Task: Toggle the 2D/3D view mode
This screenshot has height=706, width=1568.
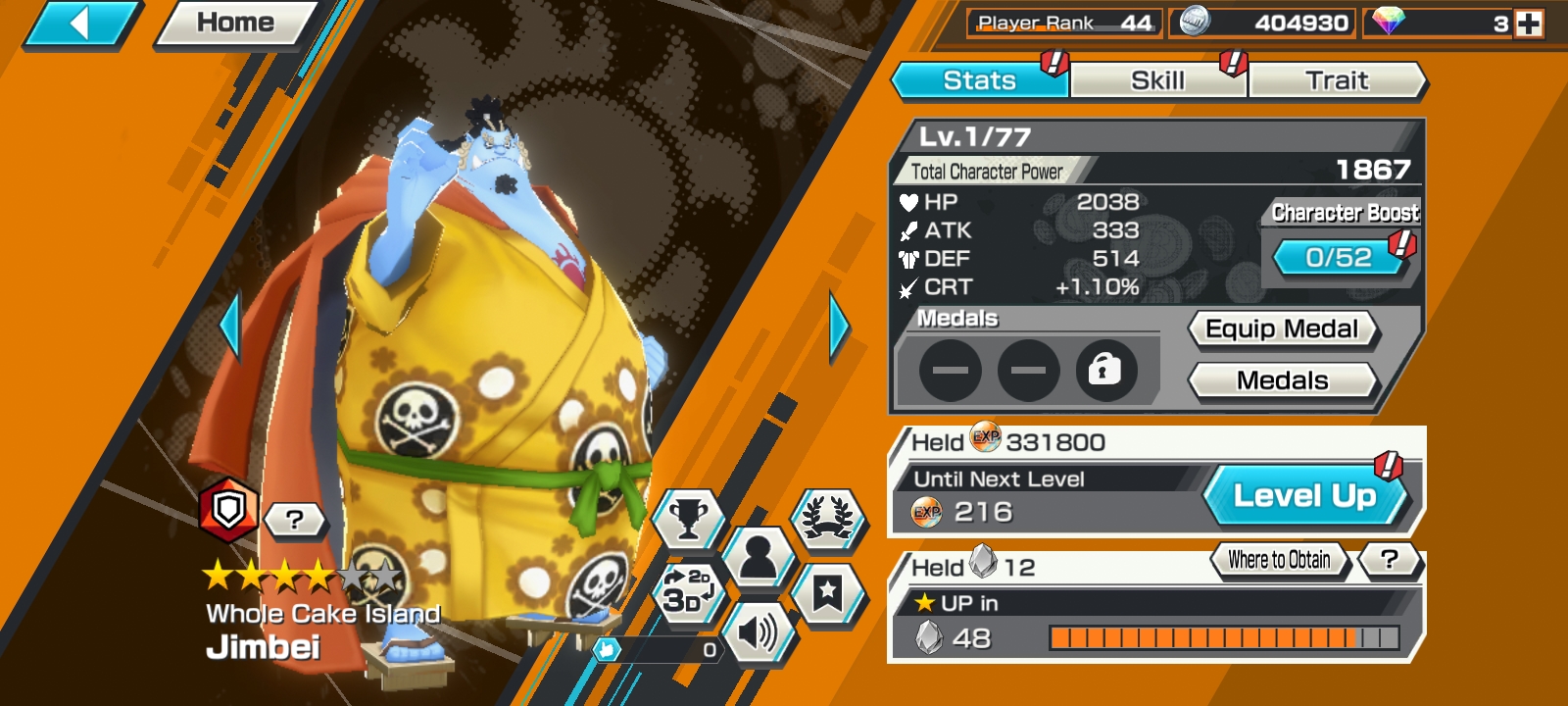Action: pyautogui.click(x=687, y=590)
